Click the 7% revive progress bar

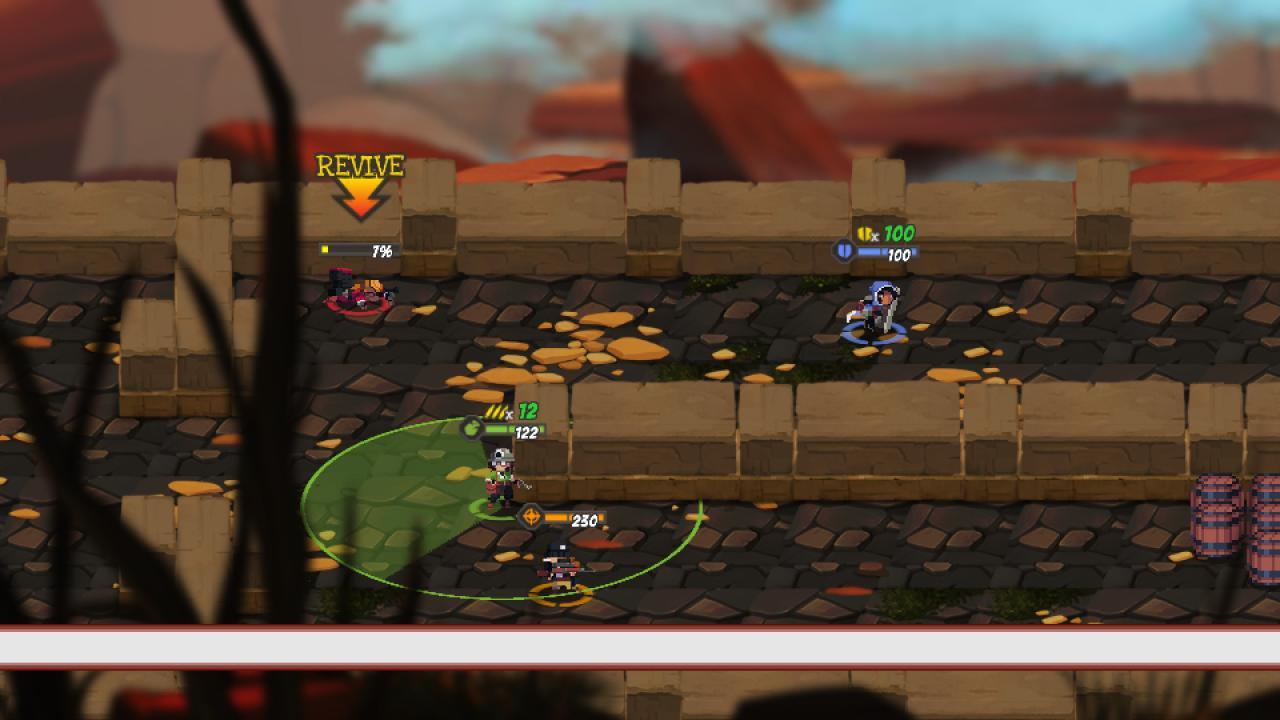[x=360, y=249]
